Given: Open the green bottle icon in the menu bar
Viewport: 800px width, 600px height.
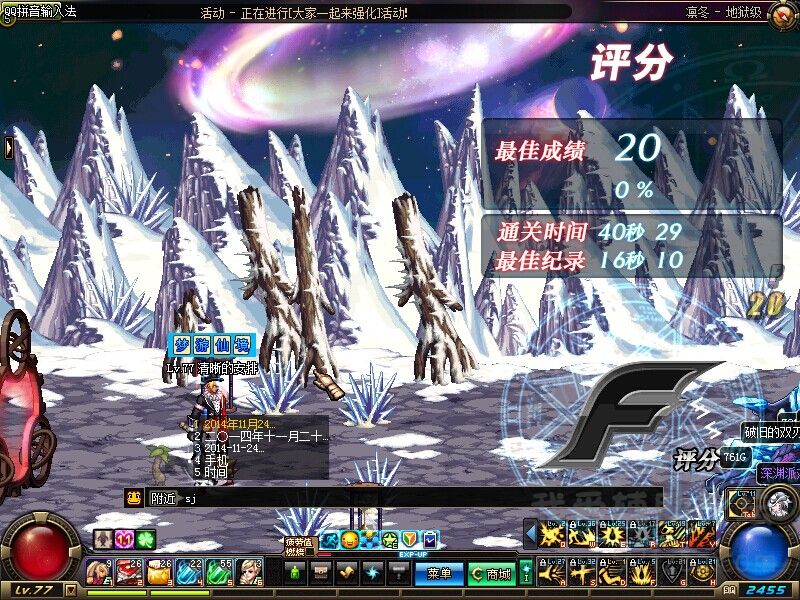Looking at the screenshot, I should pyautogui.click(x=294, y=573).
